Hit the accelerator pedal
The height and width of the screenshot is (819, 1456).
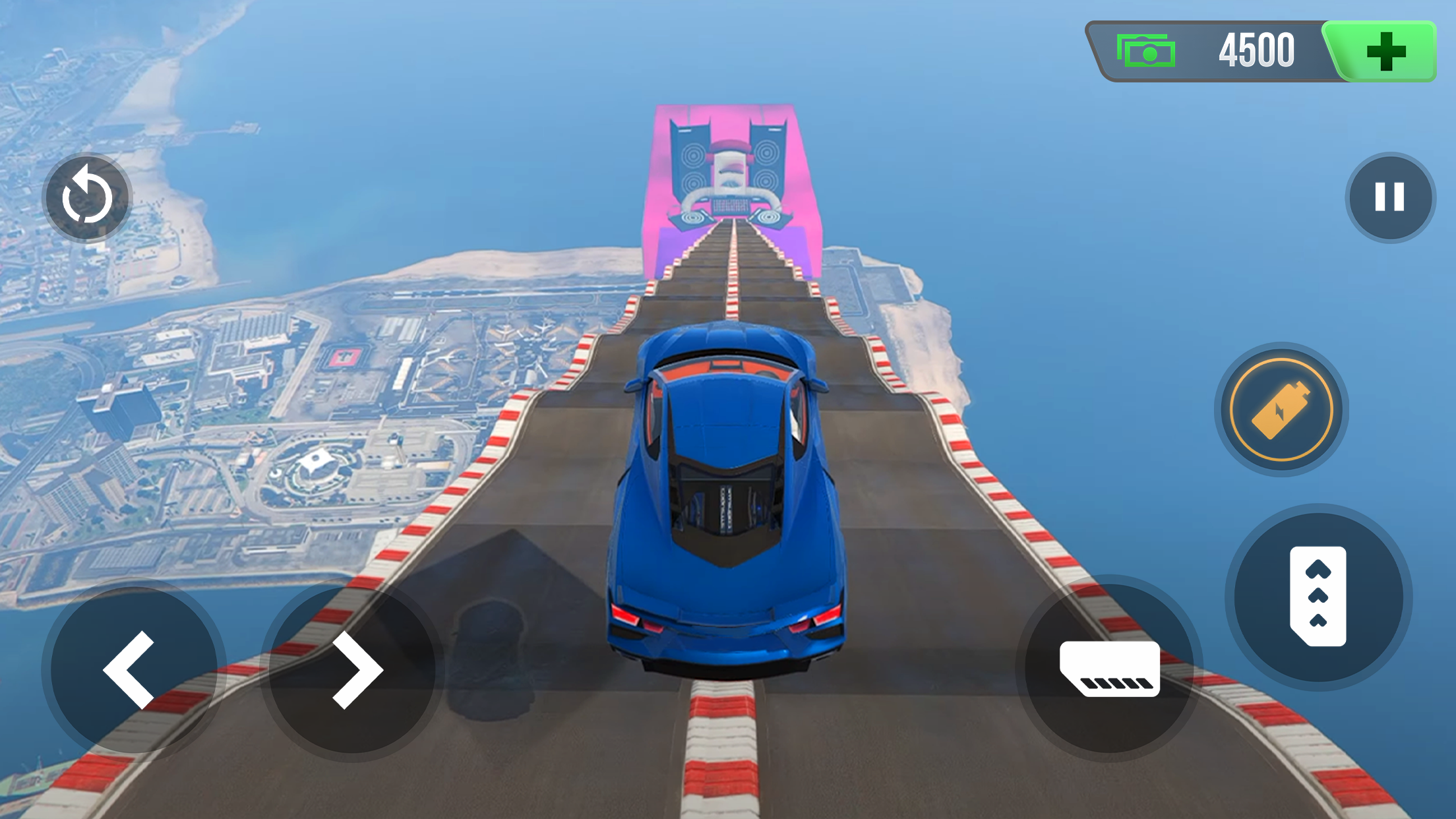[x=1318, y=597]
